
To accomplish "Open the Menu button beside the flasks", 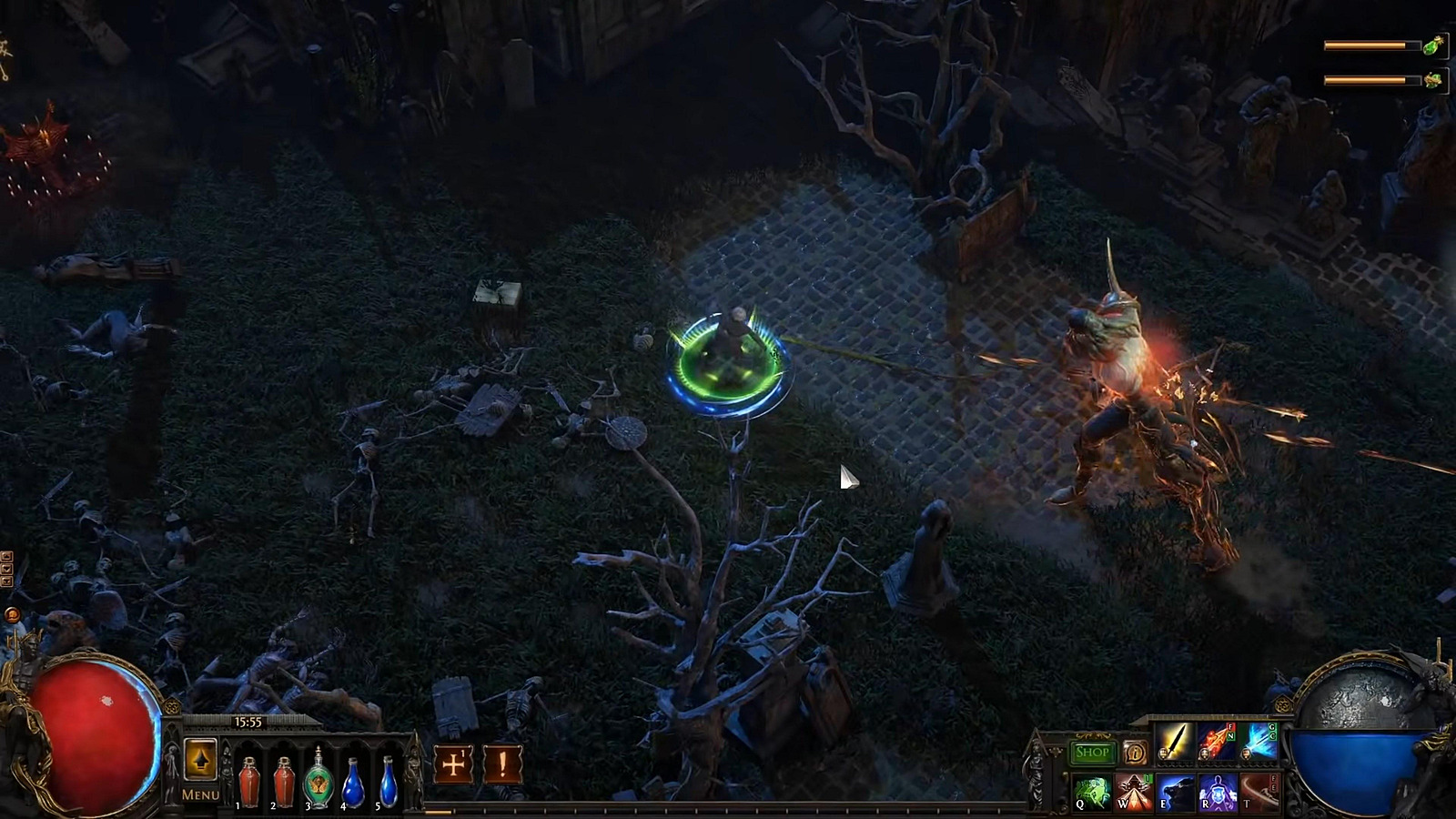I will (200, 794).
